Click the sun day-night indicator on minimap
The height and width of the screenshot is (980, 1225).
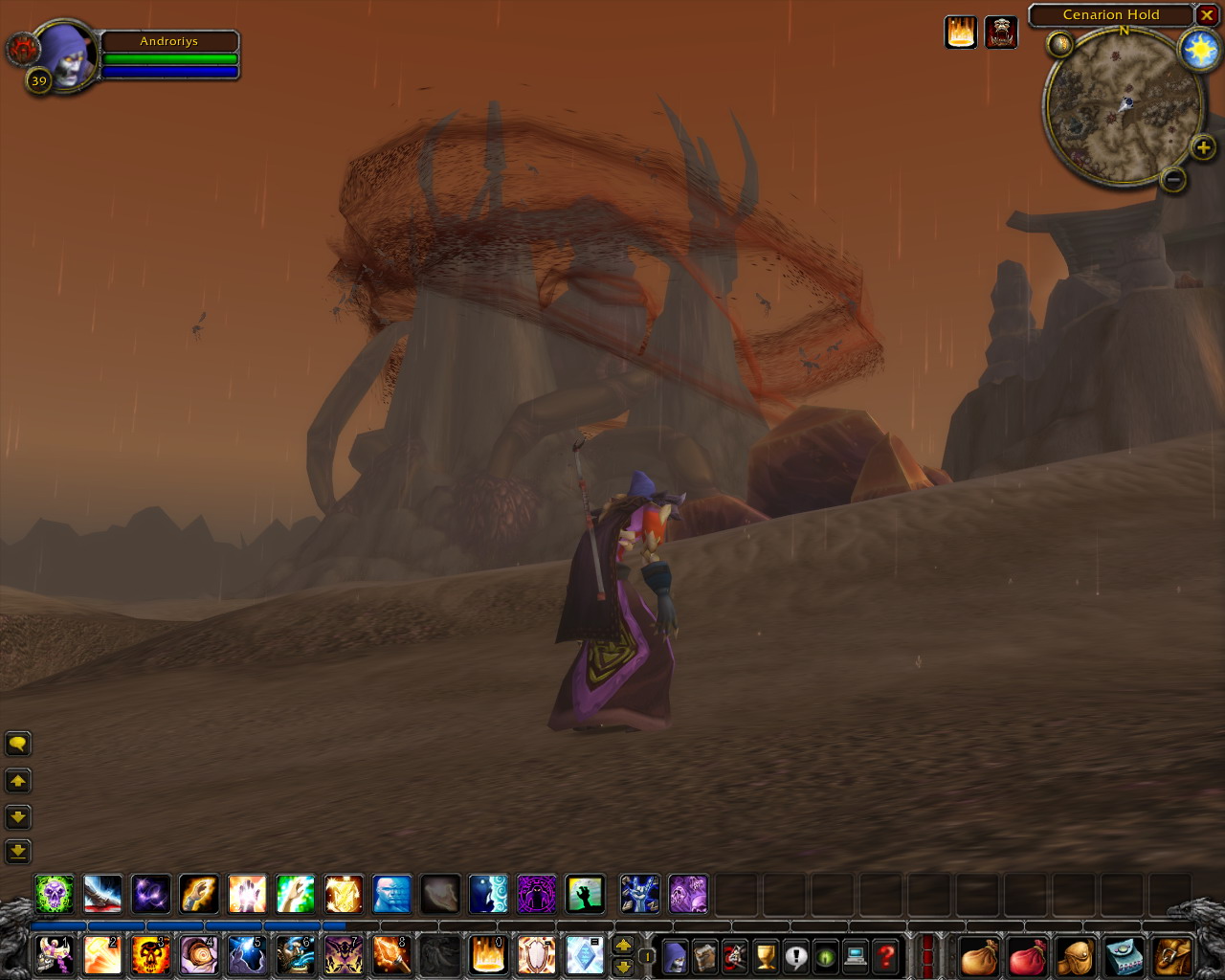tap(1199, 50)
